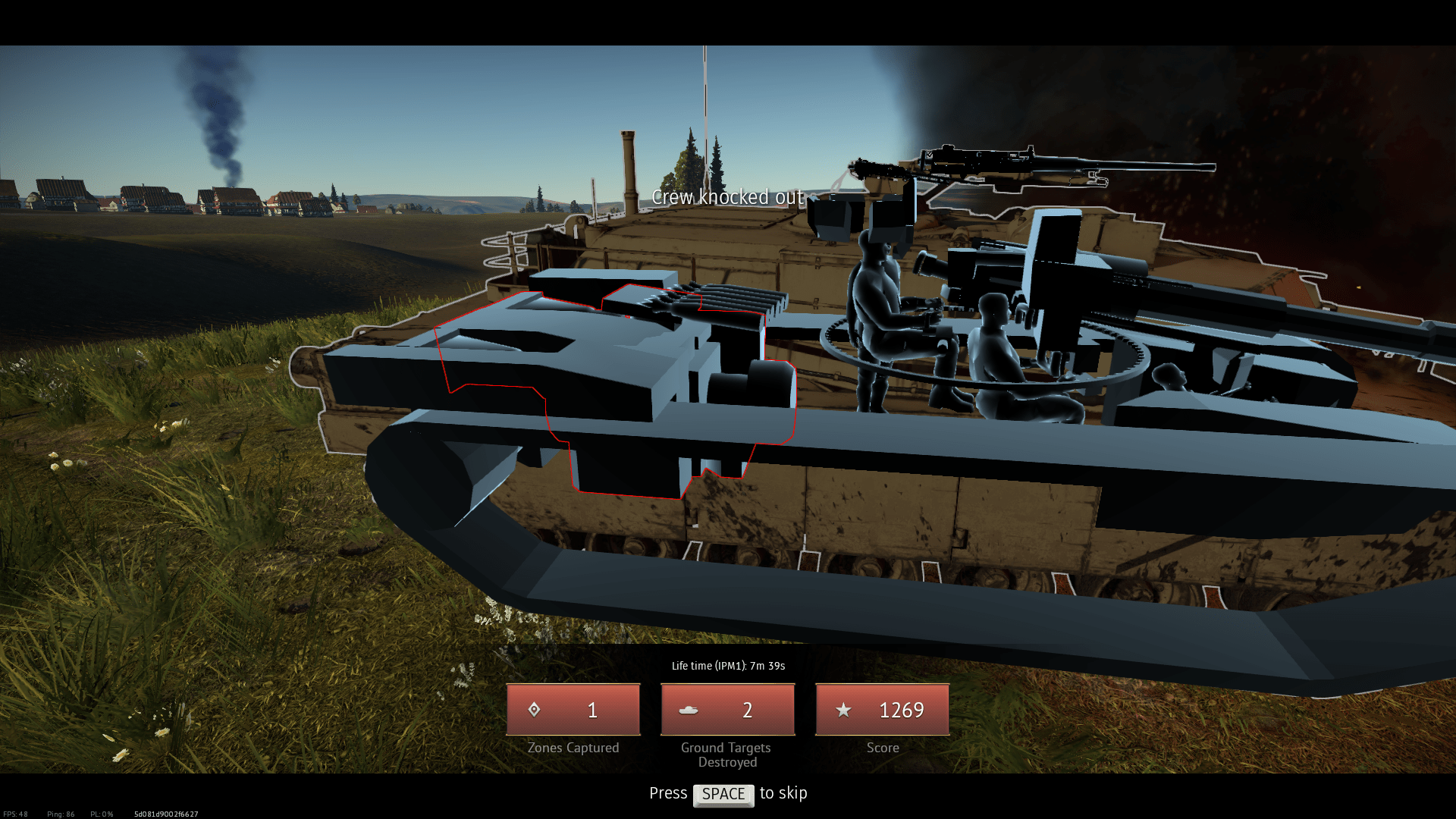Click the Zones Captured diamond icon
Image resolution: width=1456 pixels, height=819 pixels.
[x=535, y=710]
